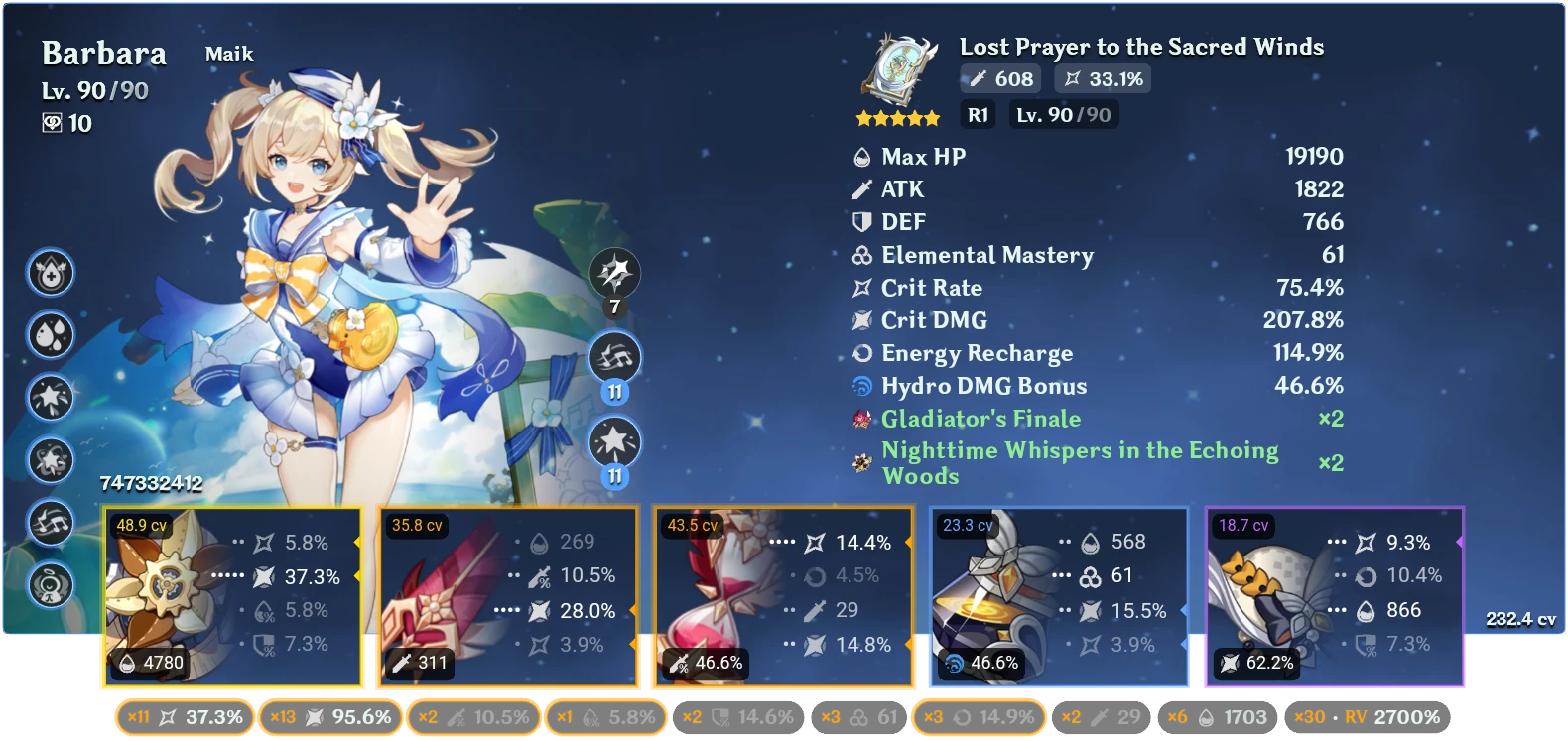
Task: Enable the ×3 Energy Recharge 14.9% filter
Action: (x=978, y=715)
